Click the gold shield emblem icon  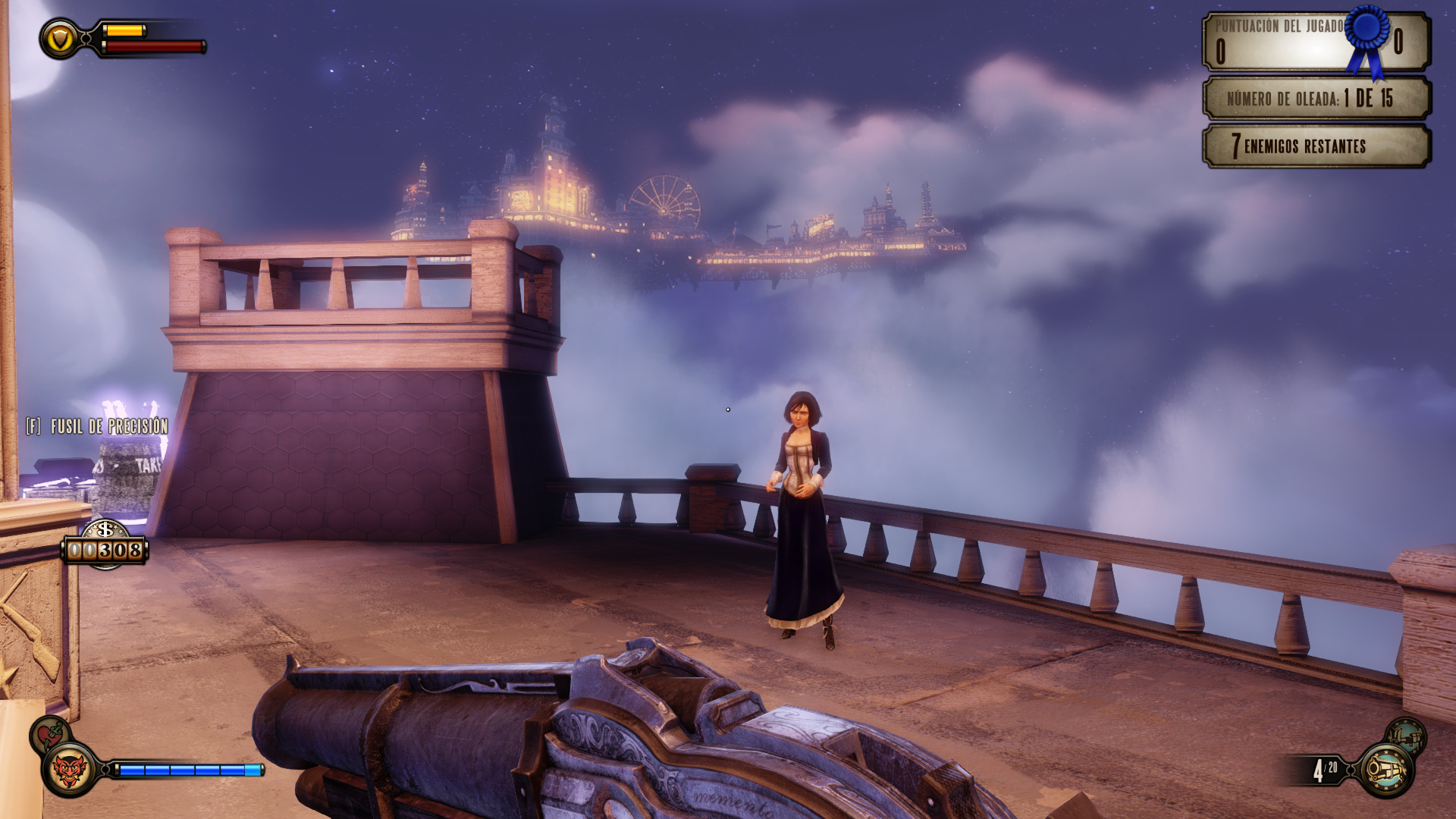click(59, 39)
